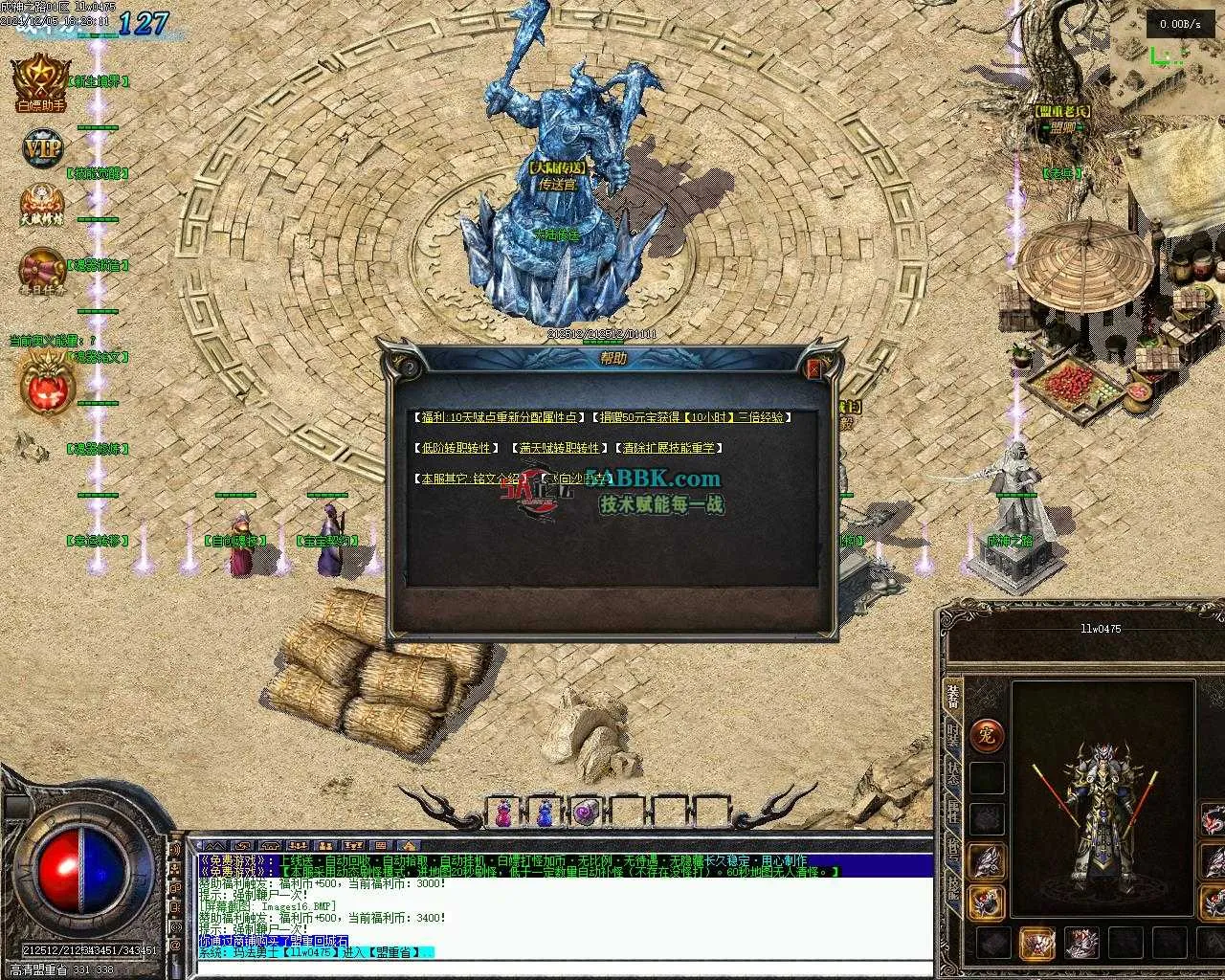Click the red demon orb energy icon
Screen dimensions: 1225x980
(x=43, y=385)
